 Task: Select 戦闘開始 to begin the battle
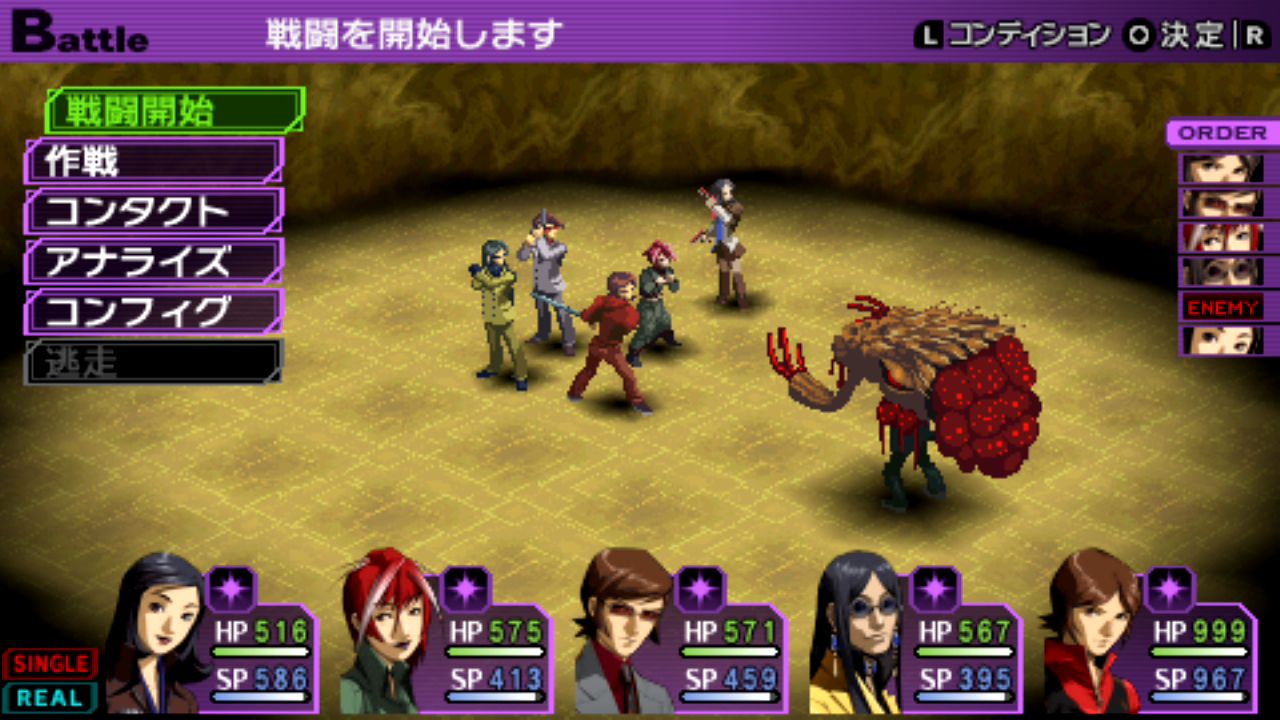[174, 111]
